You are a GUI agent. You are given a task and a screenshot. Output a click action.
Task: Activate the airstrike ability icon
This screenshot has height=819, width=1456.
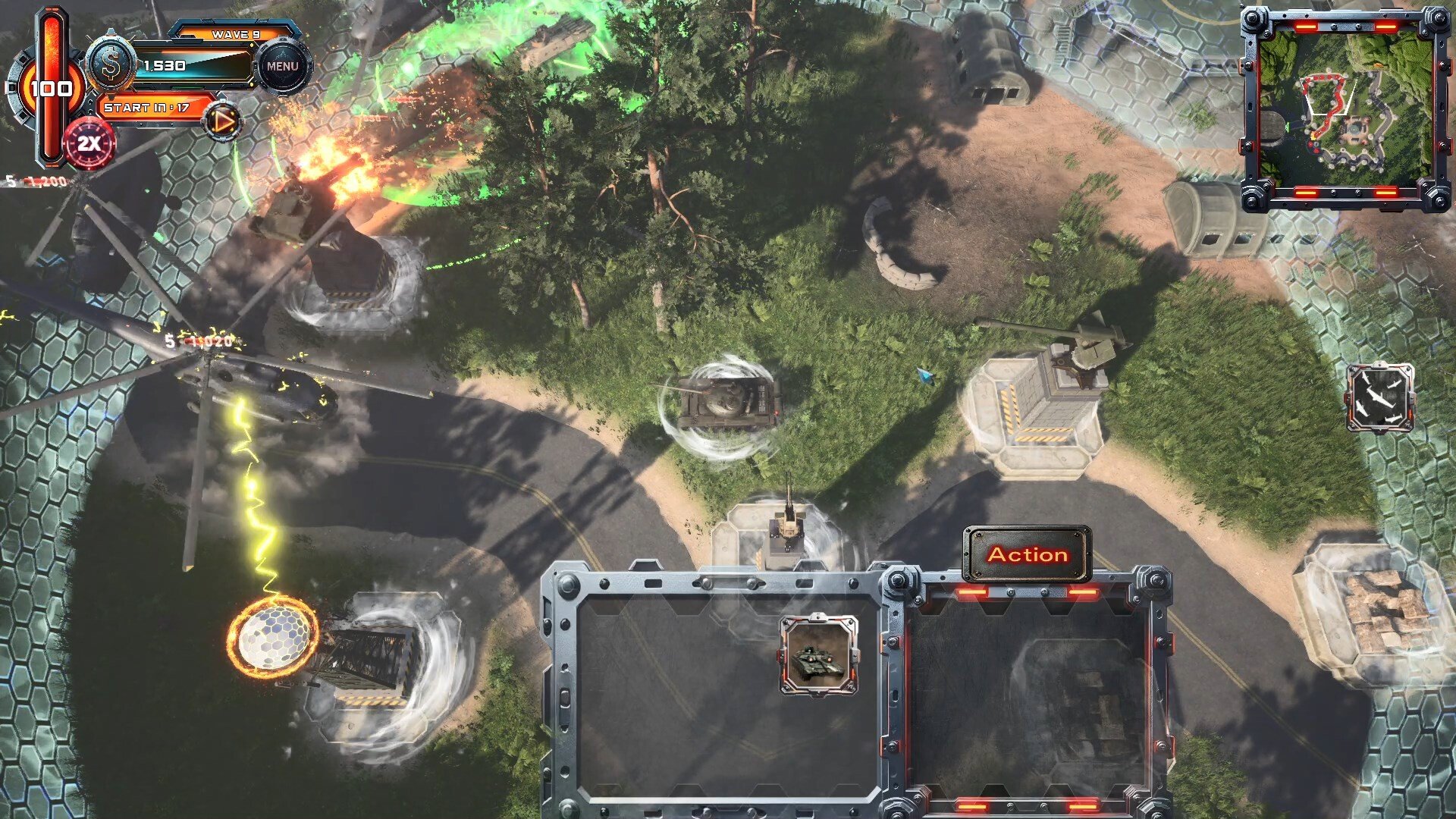click(1379, 397)
